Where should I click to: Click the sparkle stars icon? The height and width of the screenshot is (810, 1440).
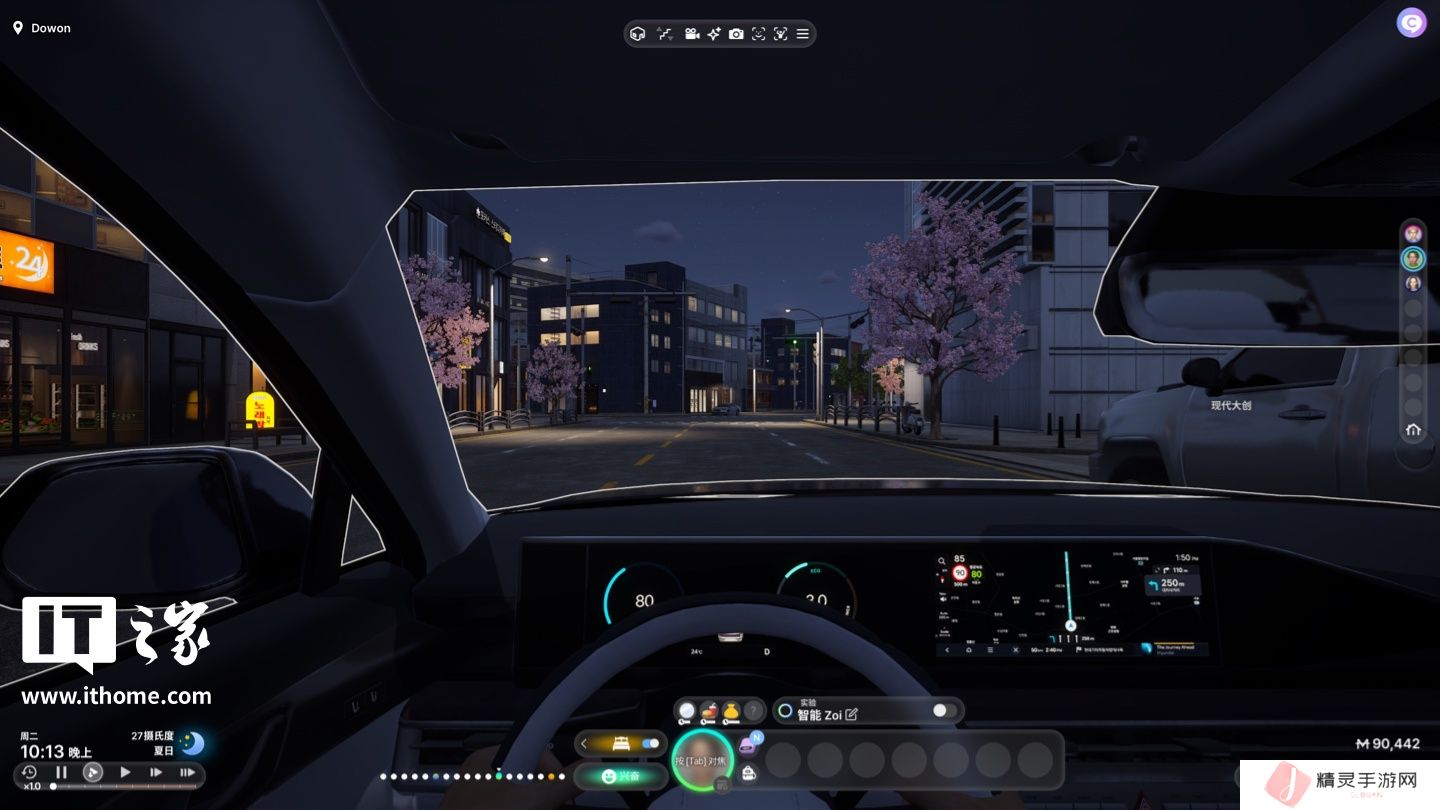[714, 34]
